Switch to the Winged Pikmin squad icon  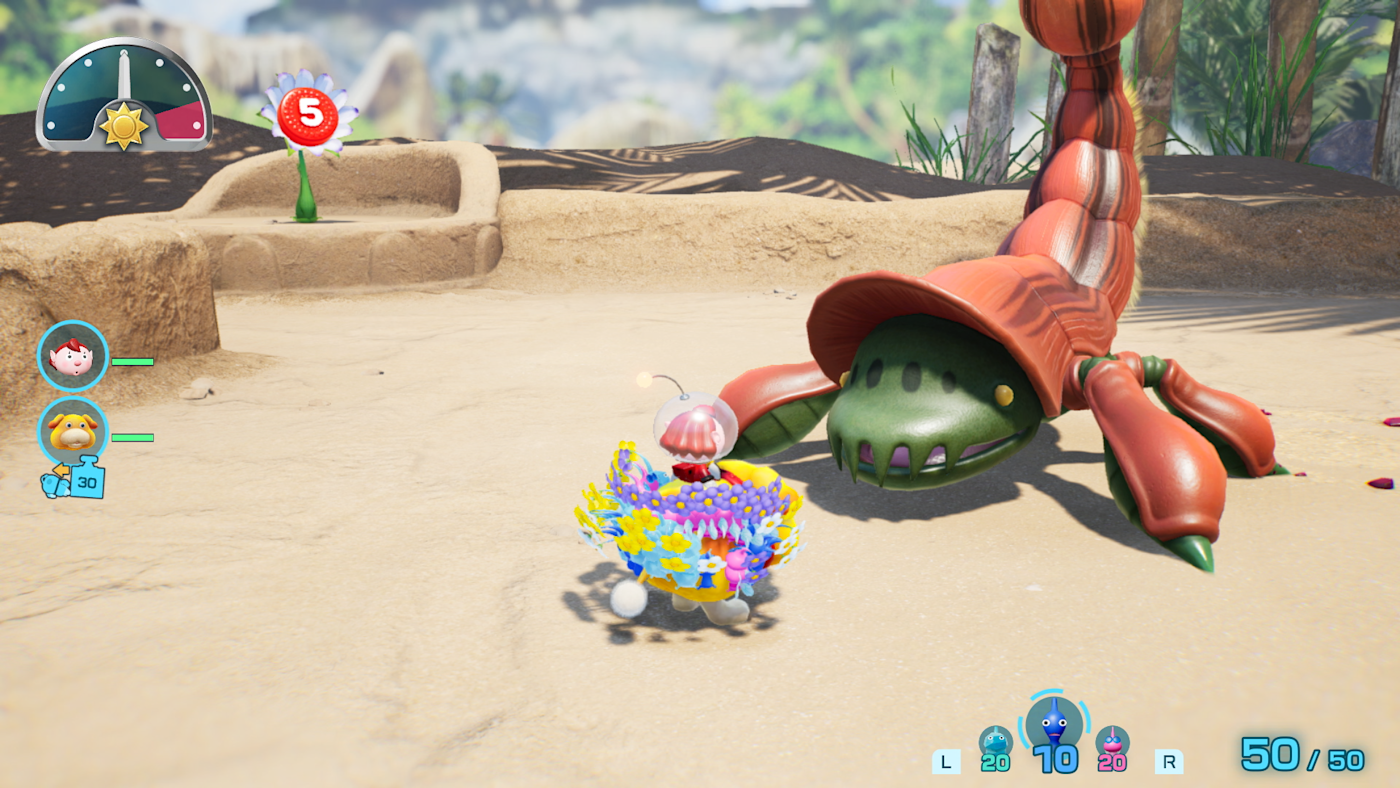point(1112,742)
